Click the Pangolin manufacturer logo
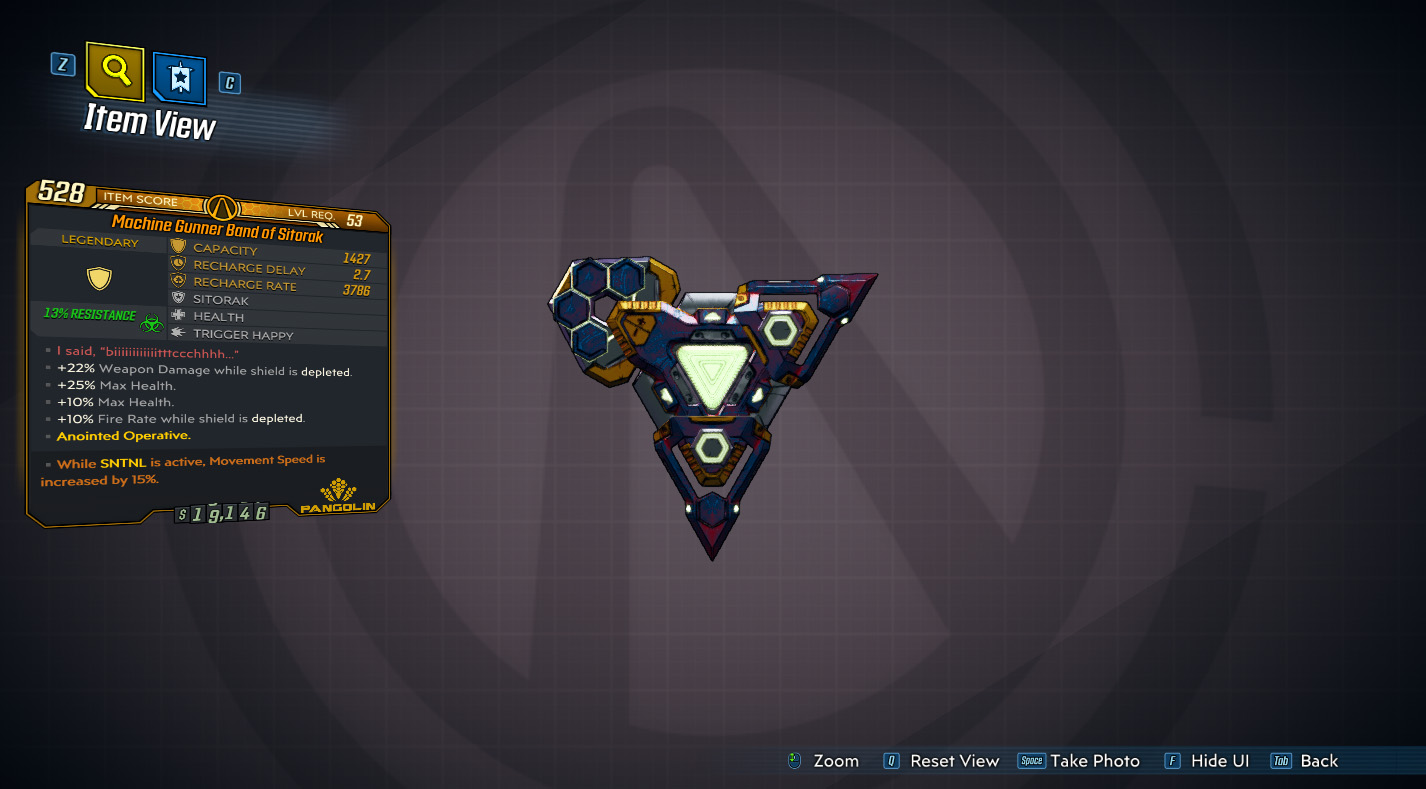 point(338,497)
